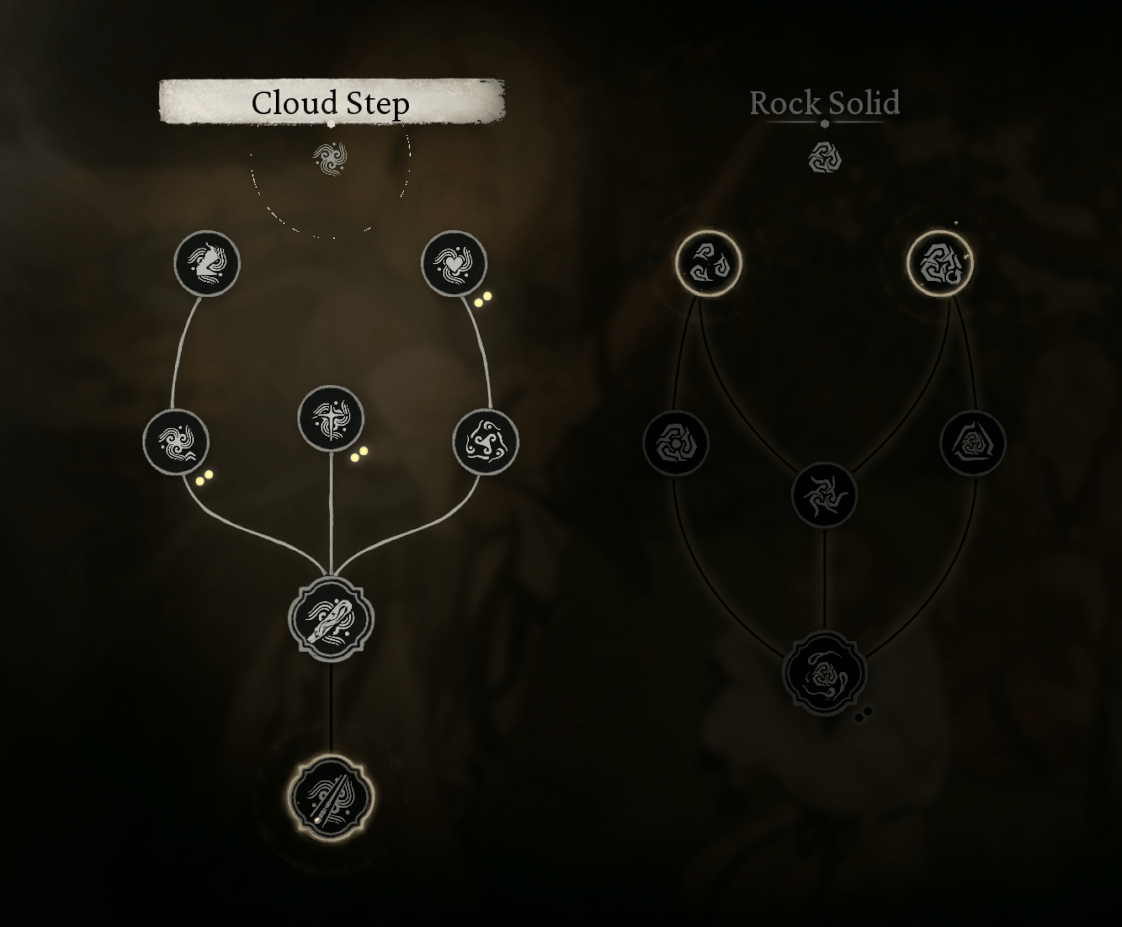
Task: Select the glowing three-swirl node in Rock Solid
Action: 709,264
